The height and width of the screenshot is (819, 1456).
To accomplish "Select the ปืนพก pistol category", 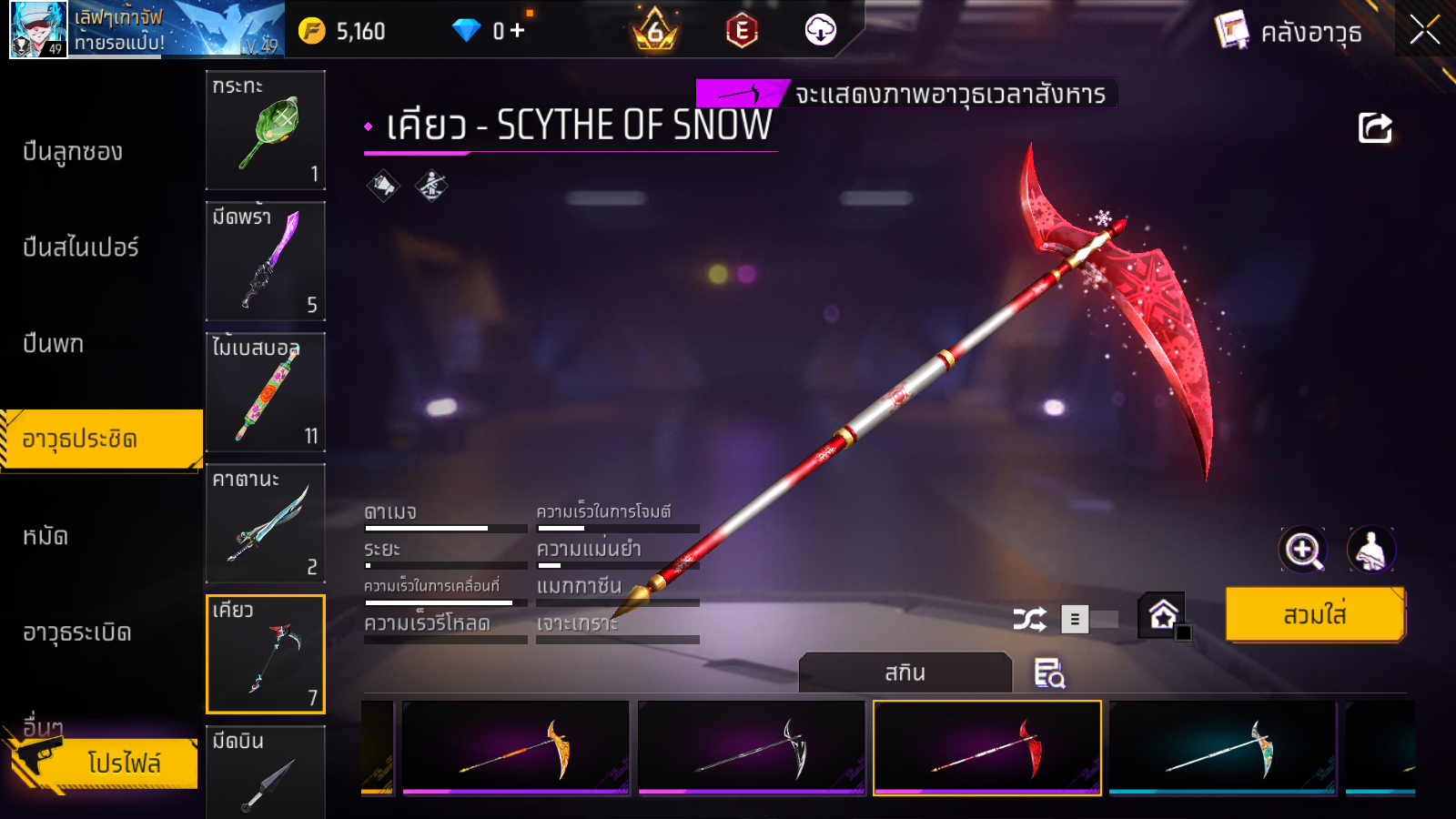I will [x=54, y=344].
